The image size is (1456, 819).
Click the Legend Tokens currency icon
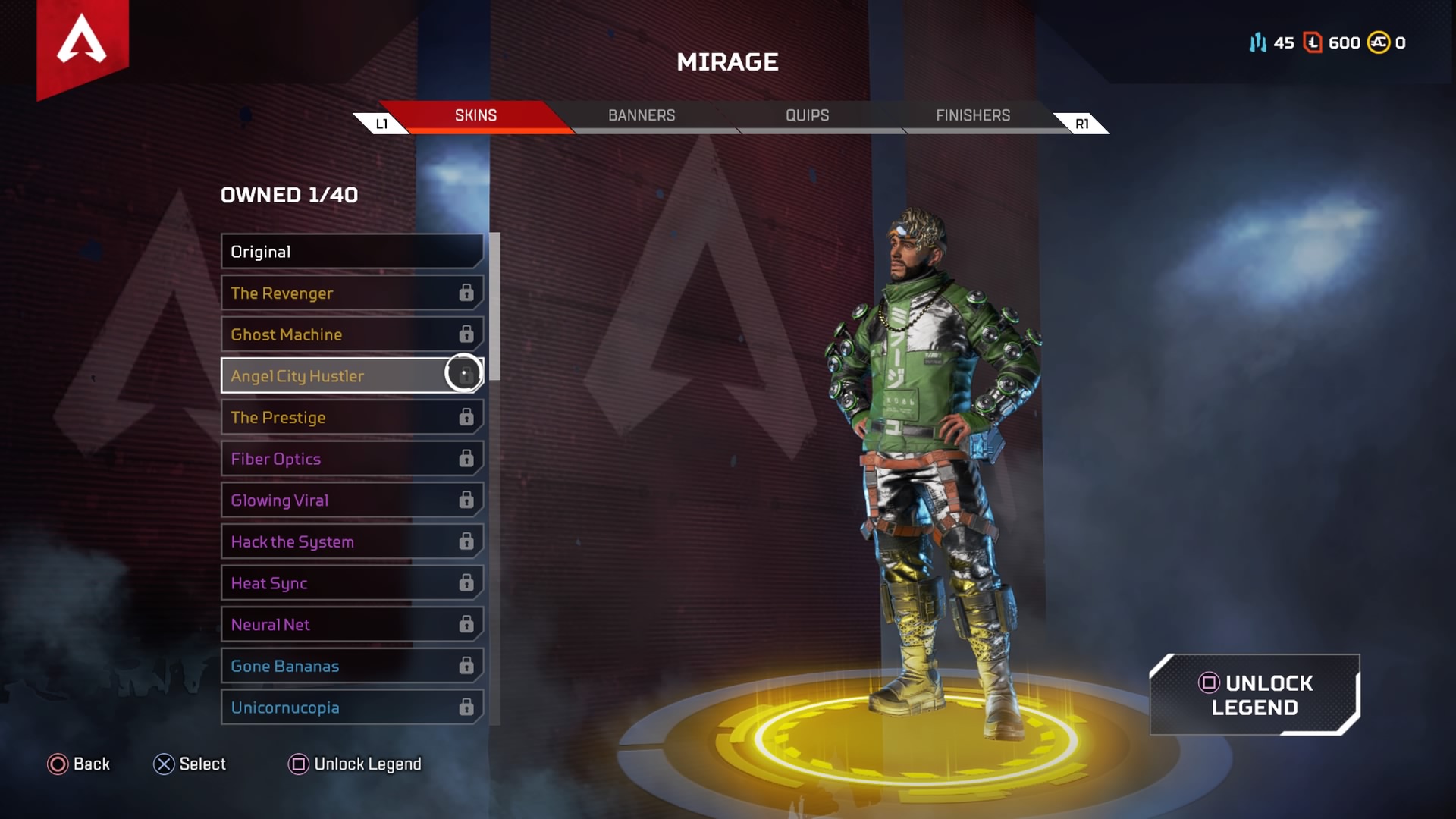tap(1311, 43)
